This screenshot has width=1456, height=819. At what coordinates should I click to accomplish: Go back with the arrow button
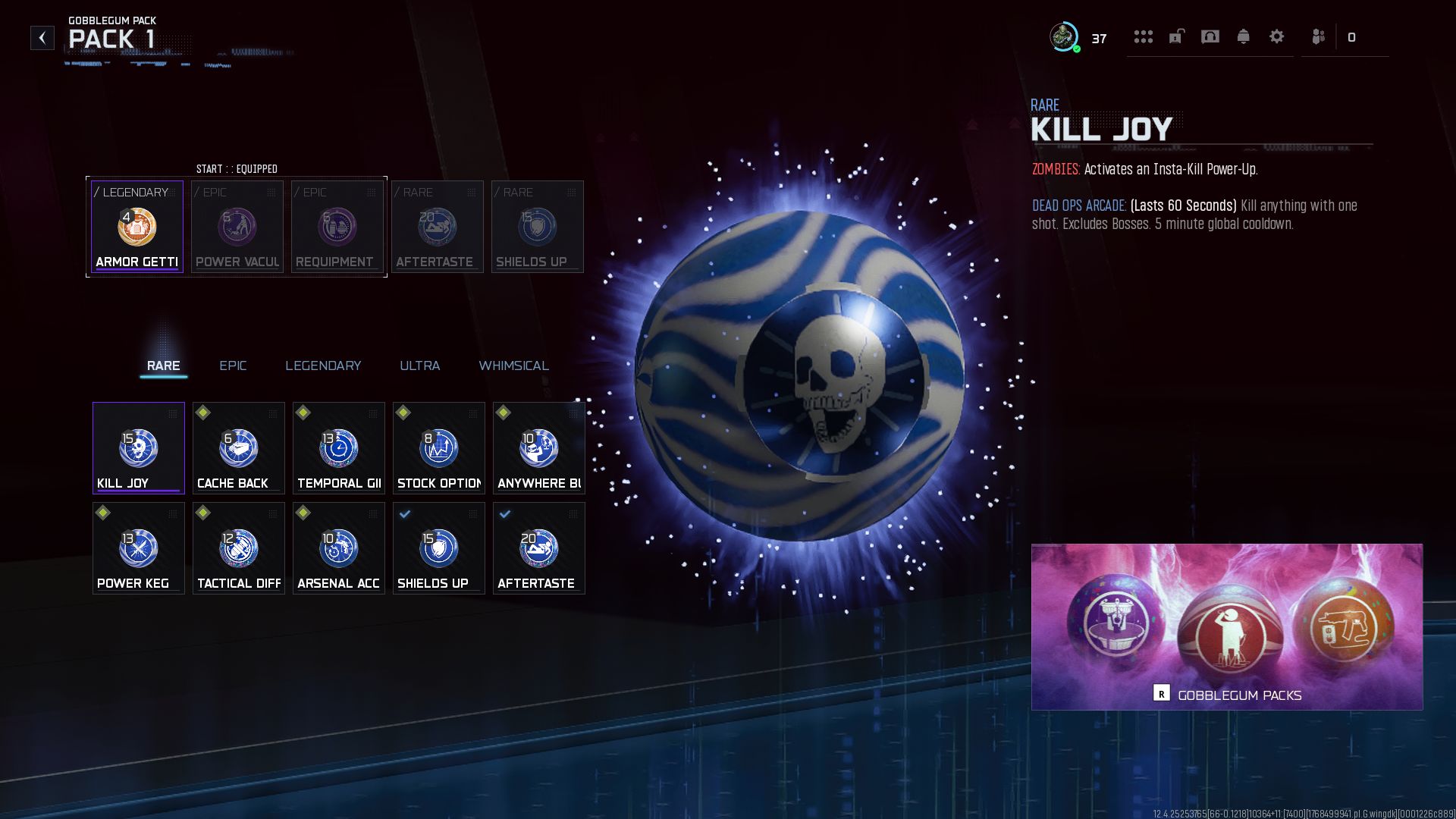[x=42, y=38]
